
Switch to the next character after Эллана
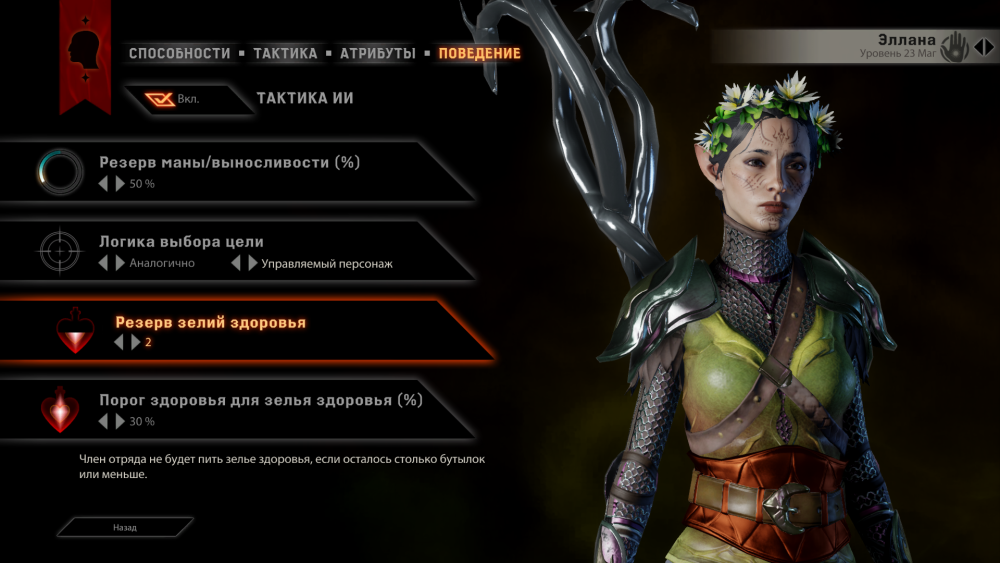click(x=987, y=47)
